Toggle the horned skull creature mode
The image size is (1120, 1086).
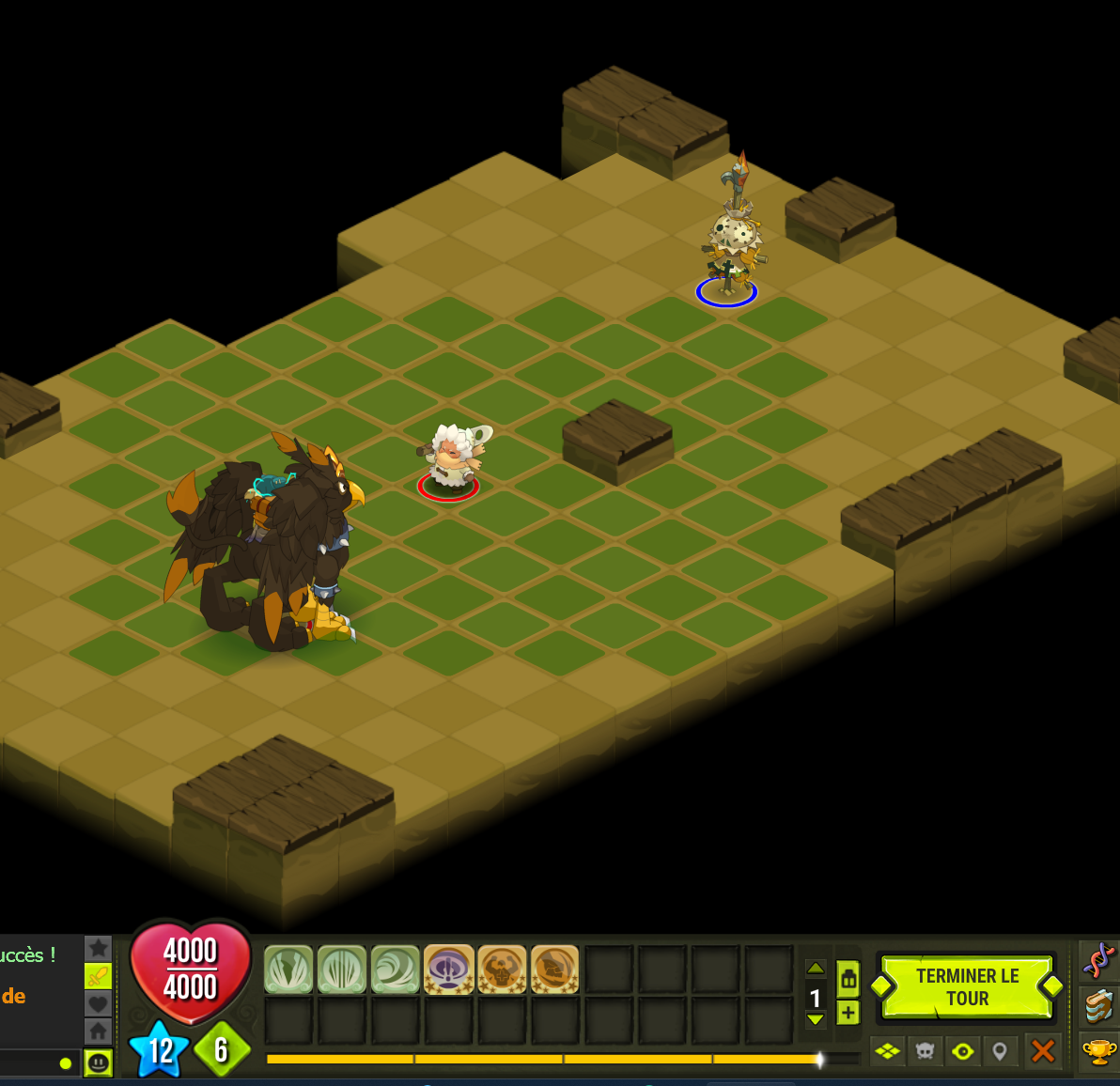coord(926,1051)
